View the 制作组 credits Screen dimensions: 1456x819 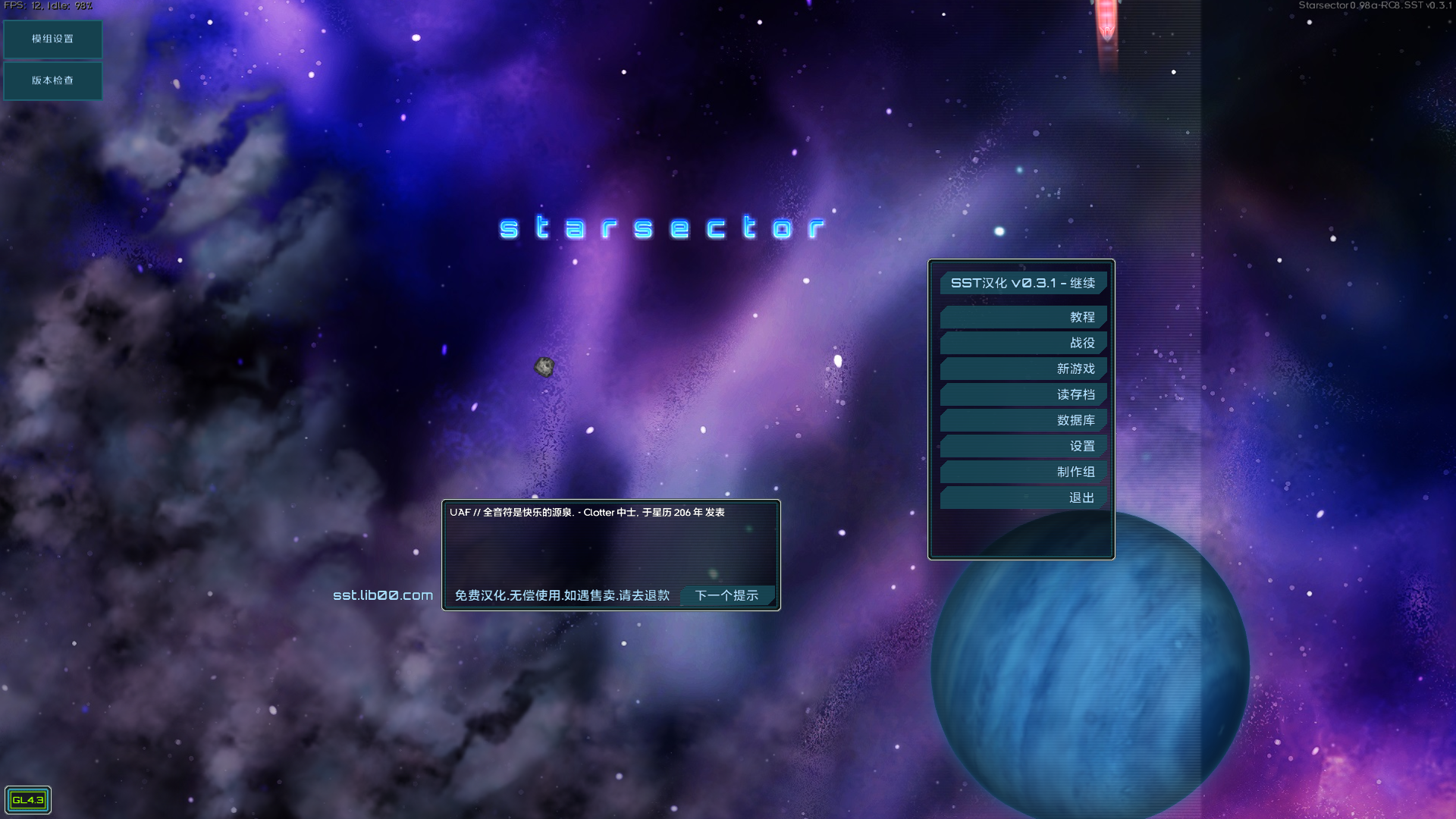tap(1023, 472)
